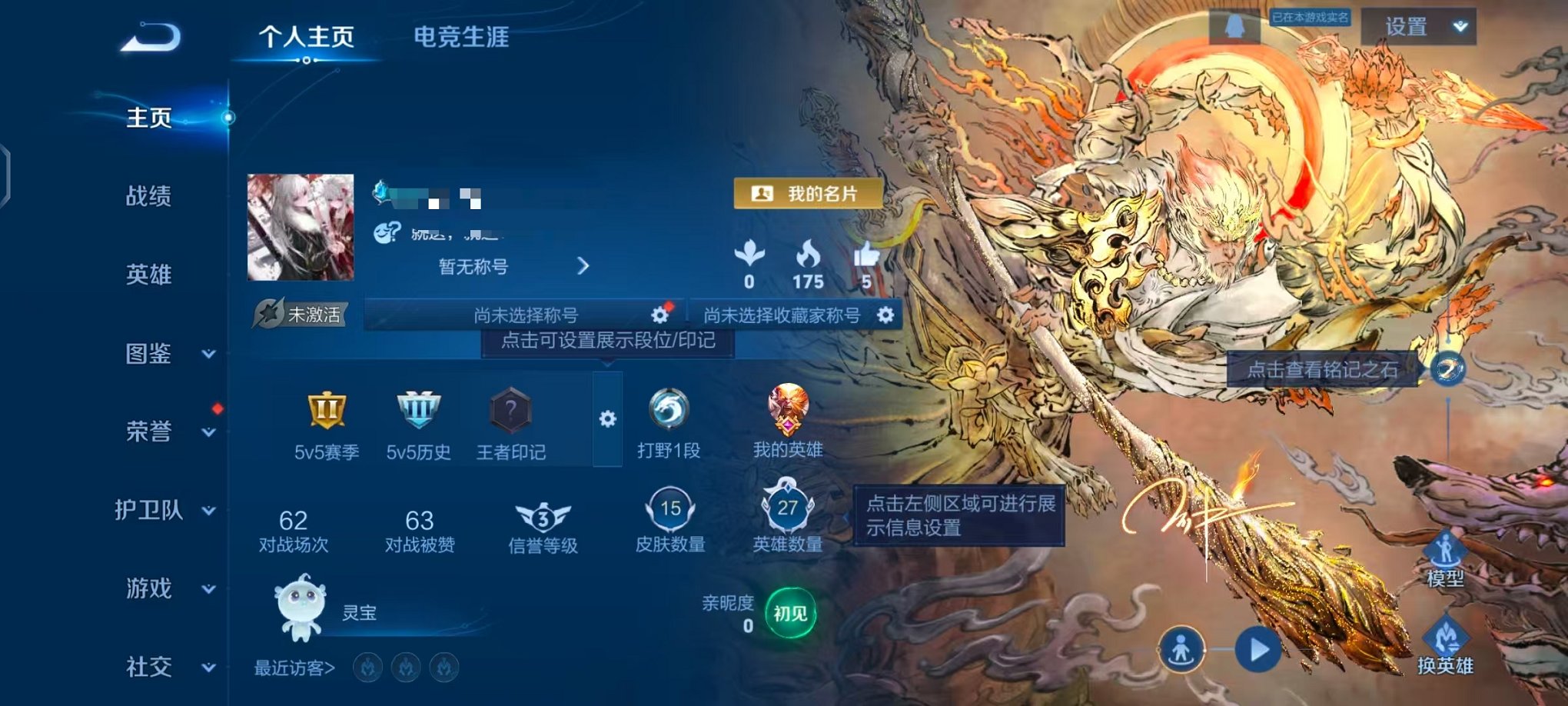Select 战绩 in the left sidebar
Viewport: 1568px width, 706px height.
tap(150, 198)
